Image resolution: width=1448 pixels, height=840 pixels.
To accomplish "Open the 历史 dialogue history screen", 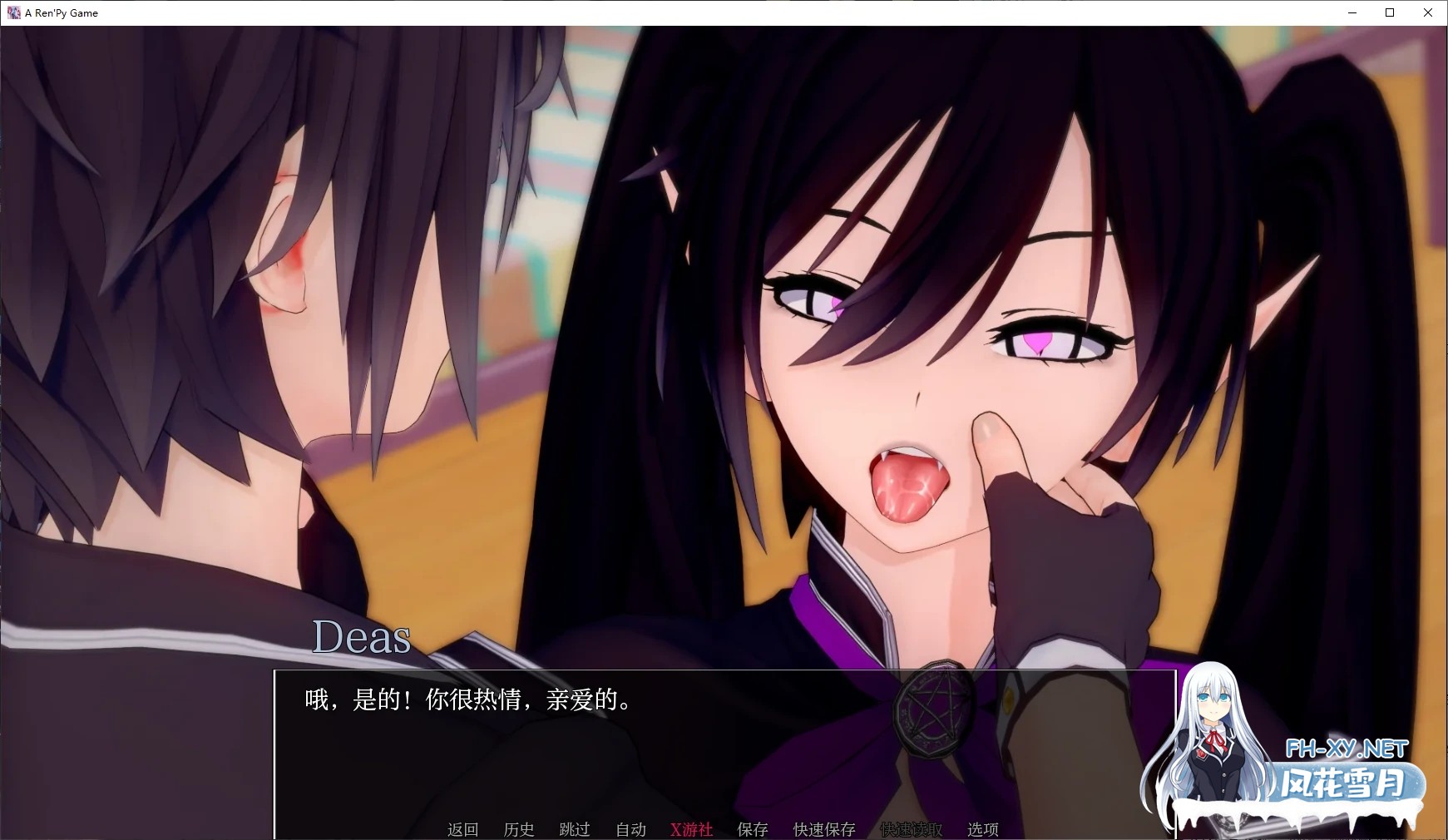I will pos(519,829).
